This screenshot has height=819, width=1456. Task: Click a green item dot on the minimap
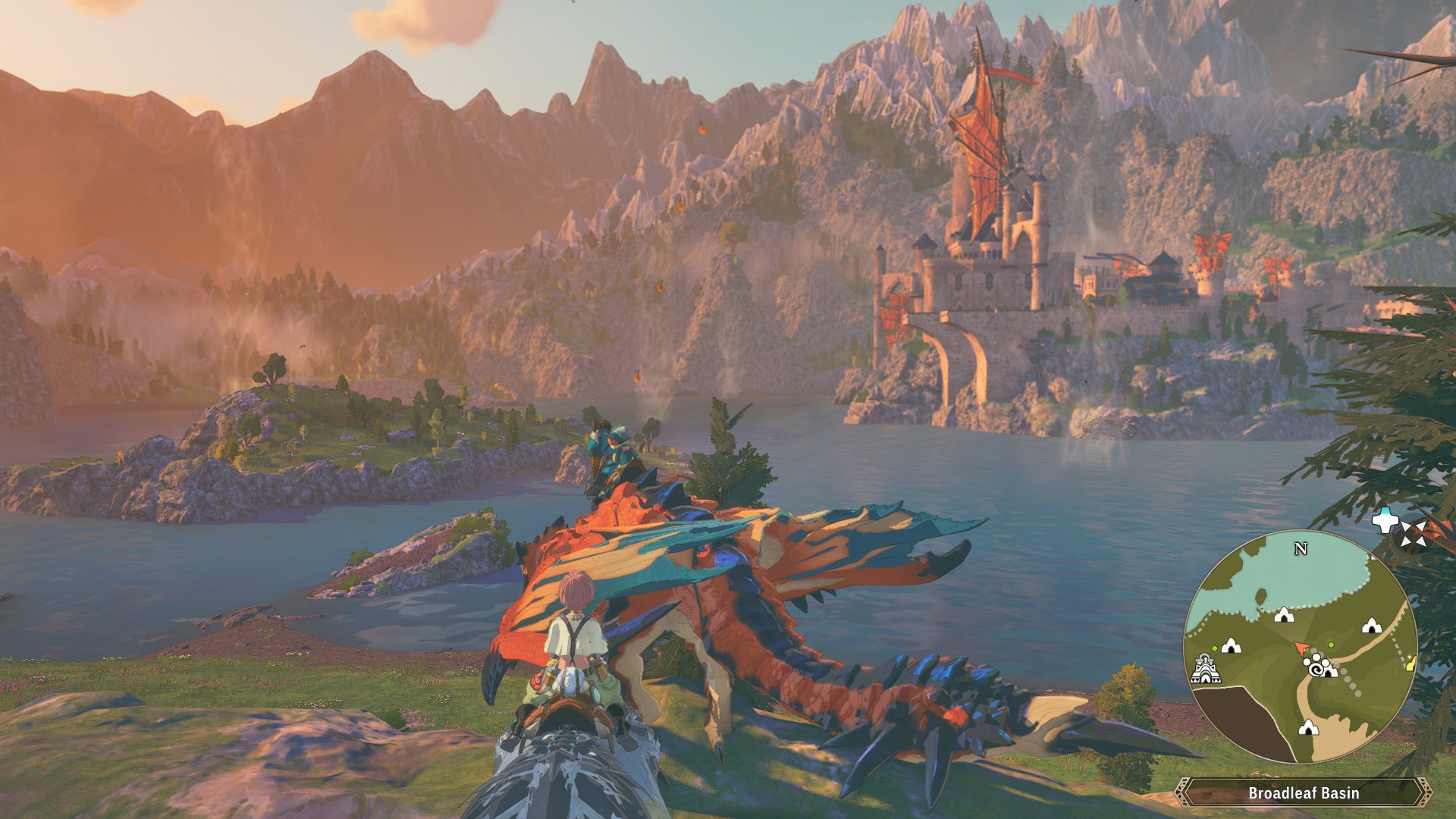point(1331,645)
